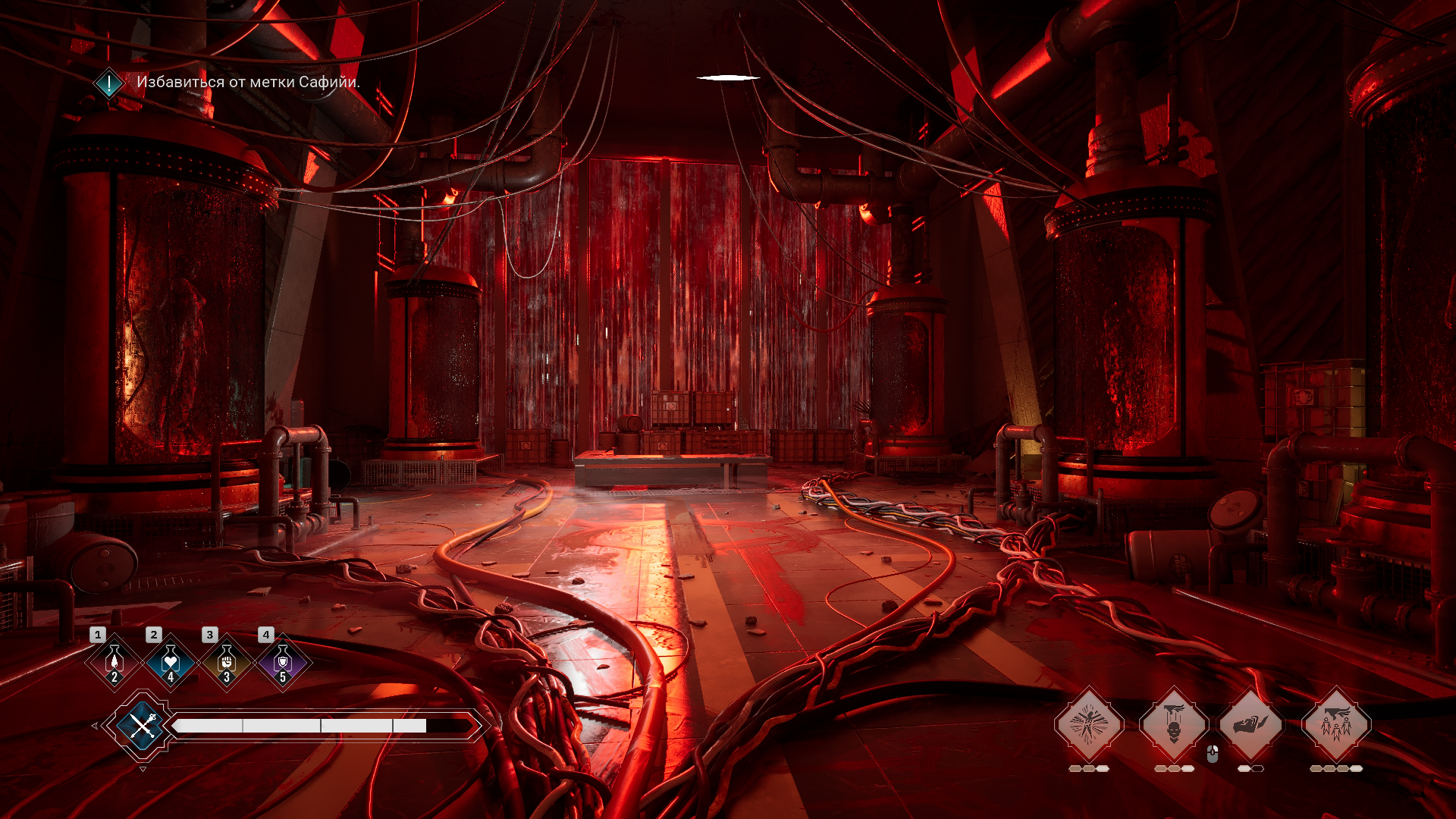
Task: Use the orange fist strength flask
Action: tap(227, 662)
